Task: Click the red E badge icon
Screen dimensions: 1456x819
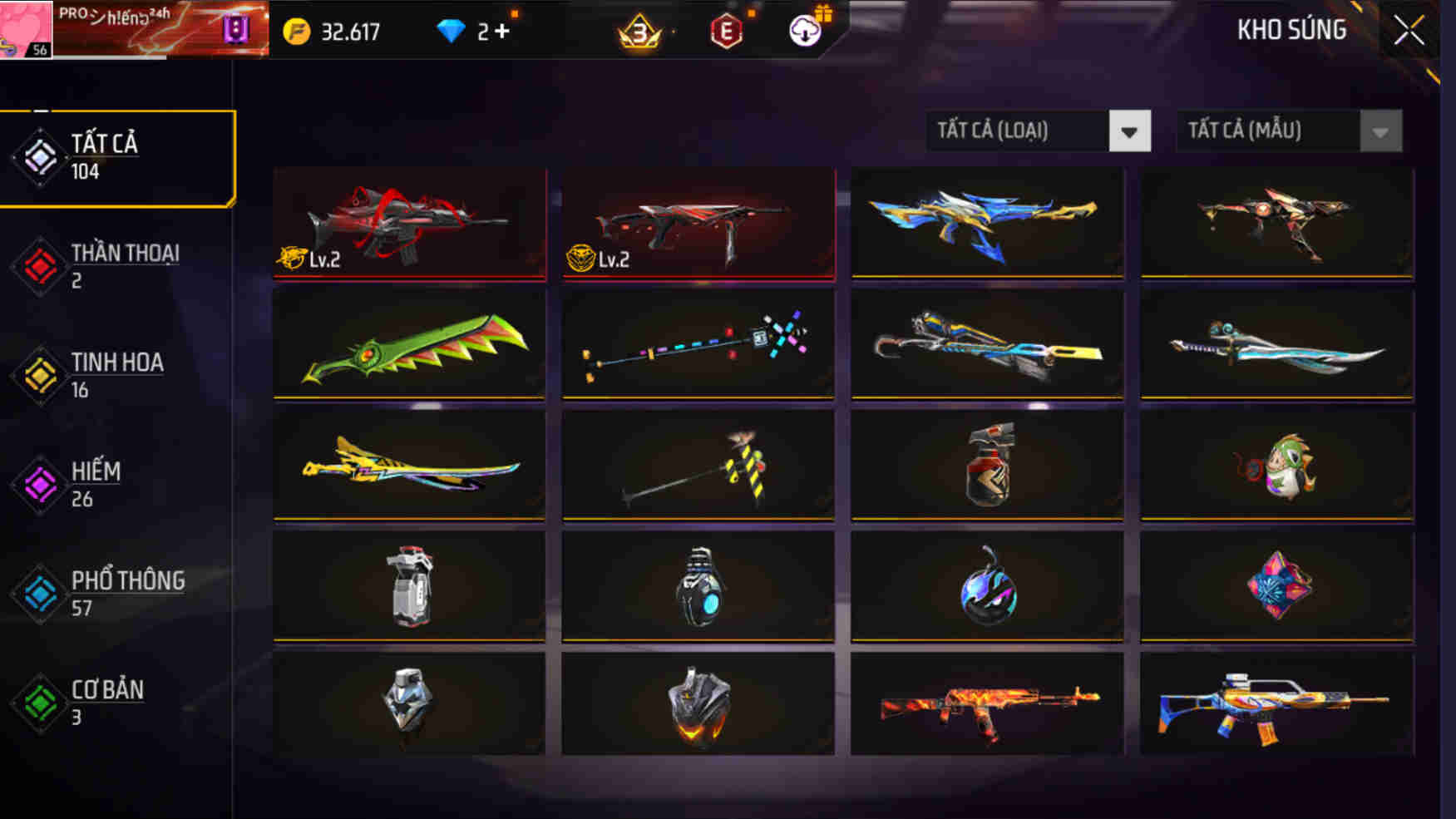Action: [728, 30]
